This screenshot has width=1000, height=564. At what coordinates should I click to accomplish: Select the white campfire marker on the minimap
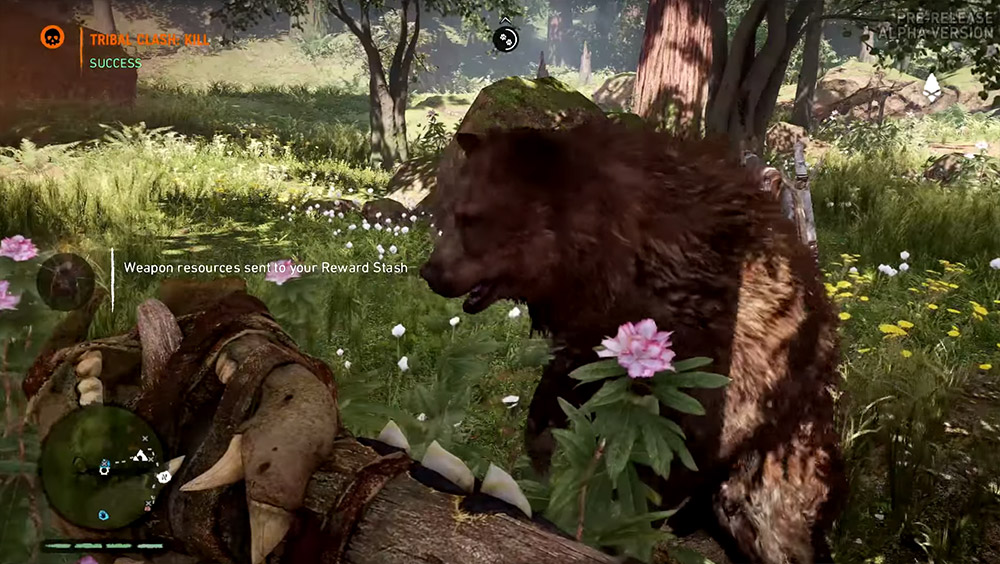(141, 456)
